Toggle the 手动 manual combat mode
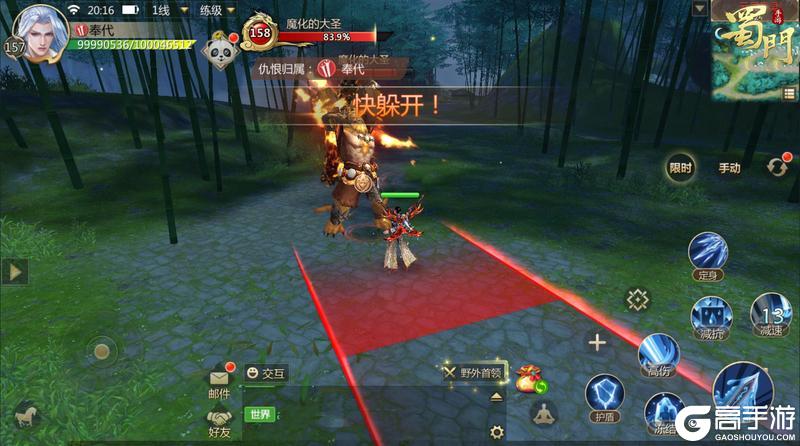Viewport: 800px width, 446px height. [729, 168]
